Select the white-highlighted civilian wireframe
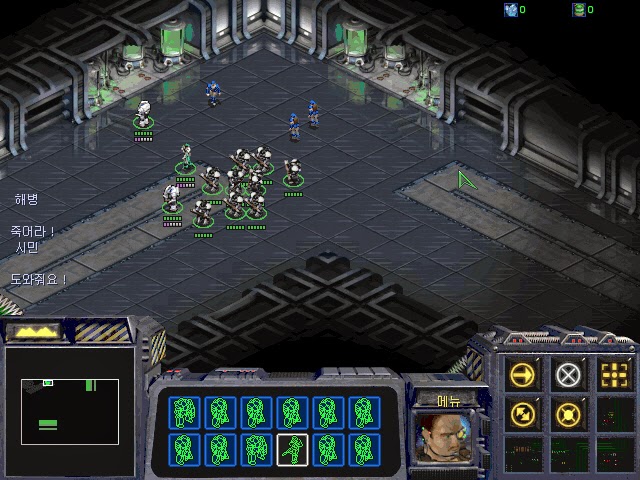 pos(291,449)
